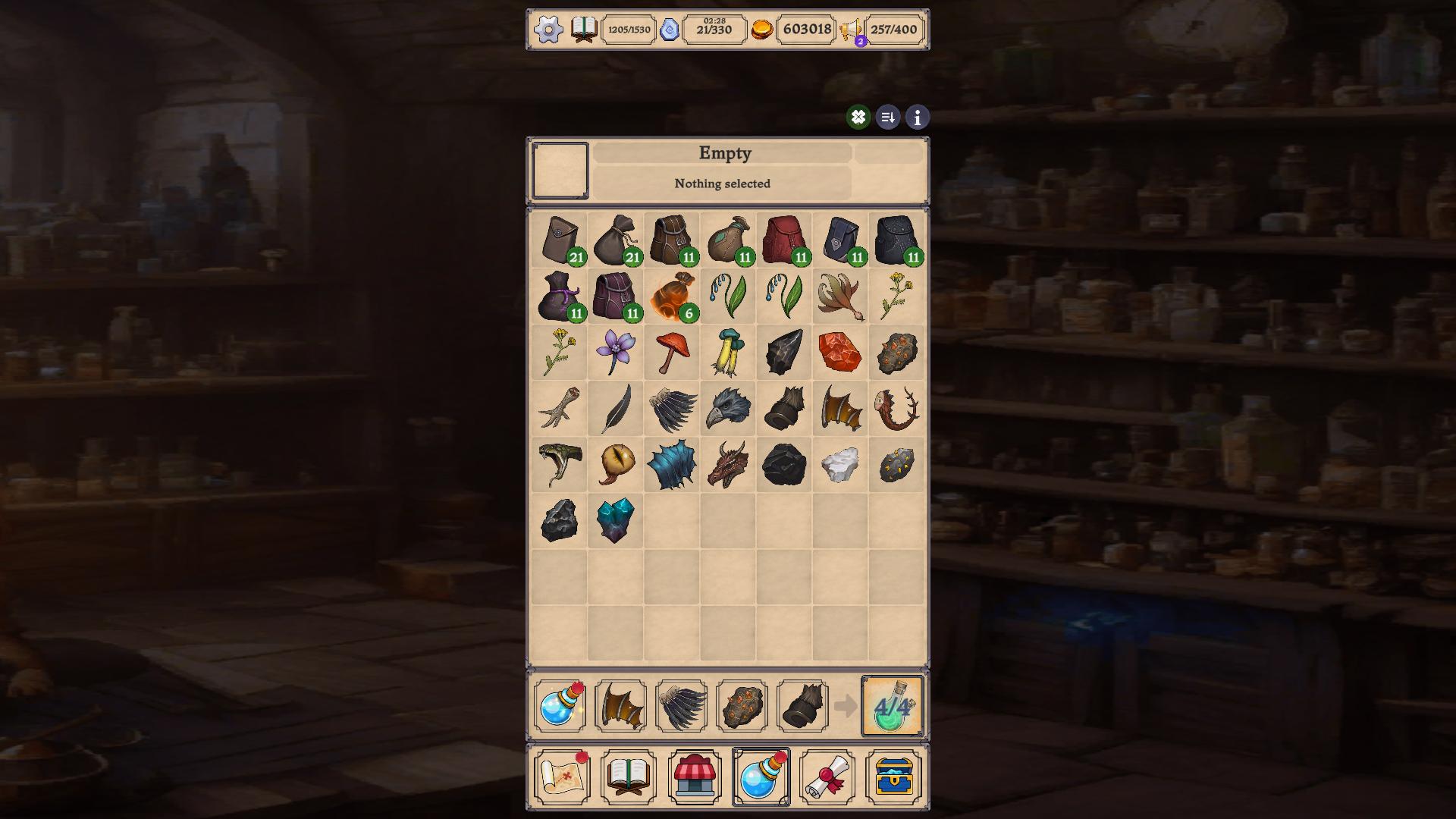Expand the info panel via i icon
This screenshot has height=819, width=1456.
[x=916, y=118]
